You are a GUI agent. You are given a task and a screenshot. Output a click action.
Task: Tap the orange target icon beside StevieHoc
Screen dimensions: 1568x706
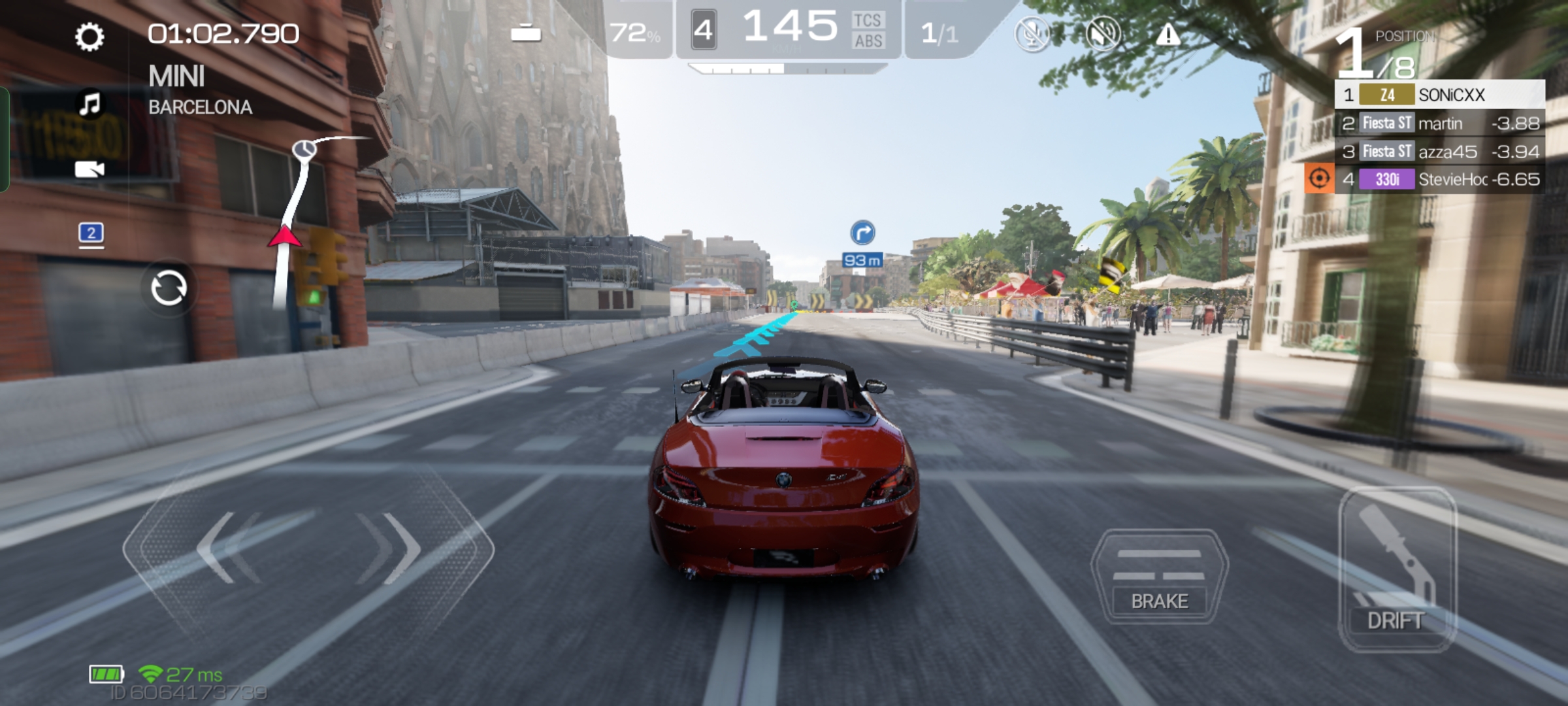tap(1319, 178)
